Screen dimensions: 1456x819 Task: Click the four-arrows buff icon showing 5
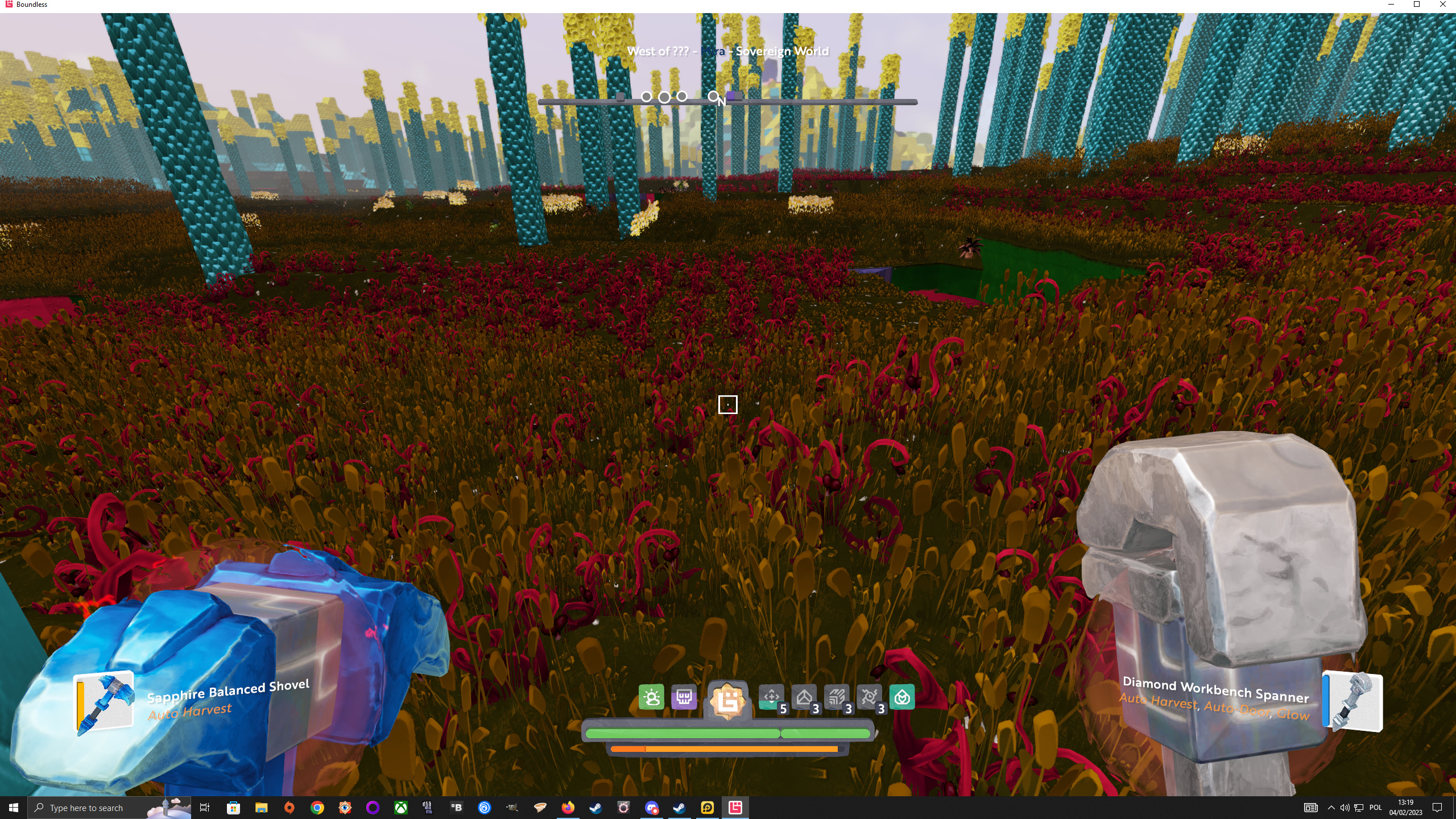coord(772,697)
